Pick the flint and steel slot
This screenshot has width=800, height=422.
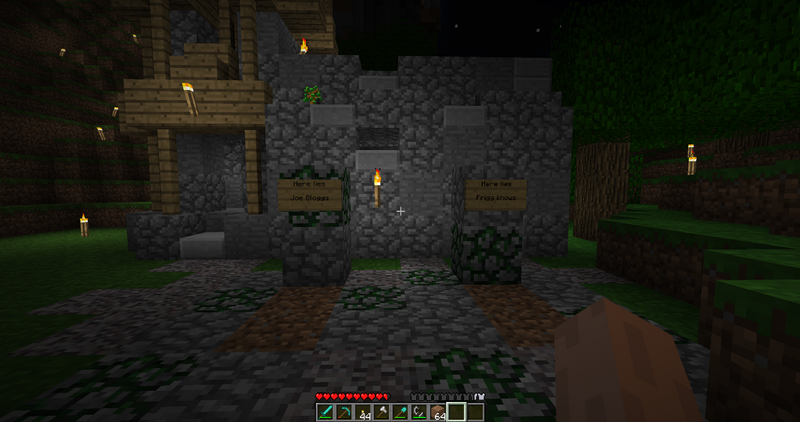click(419, 412)
